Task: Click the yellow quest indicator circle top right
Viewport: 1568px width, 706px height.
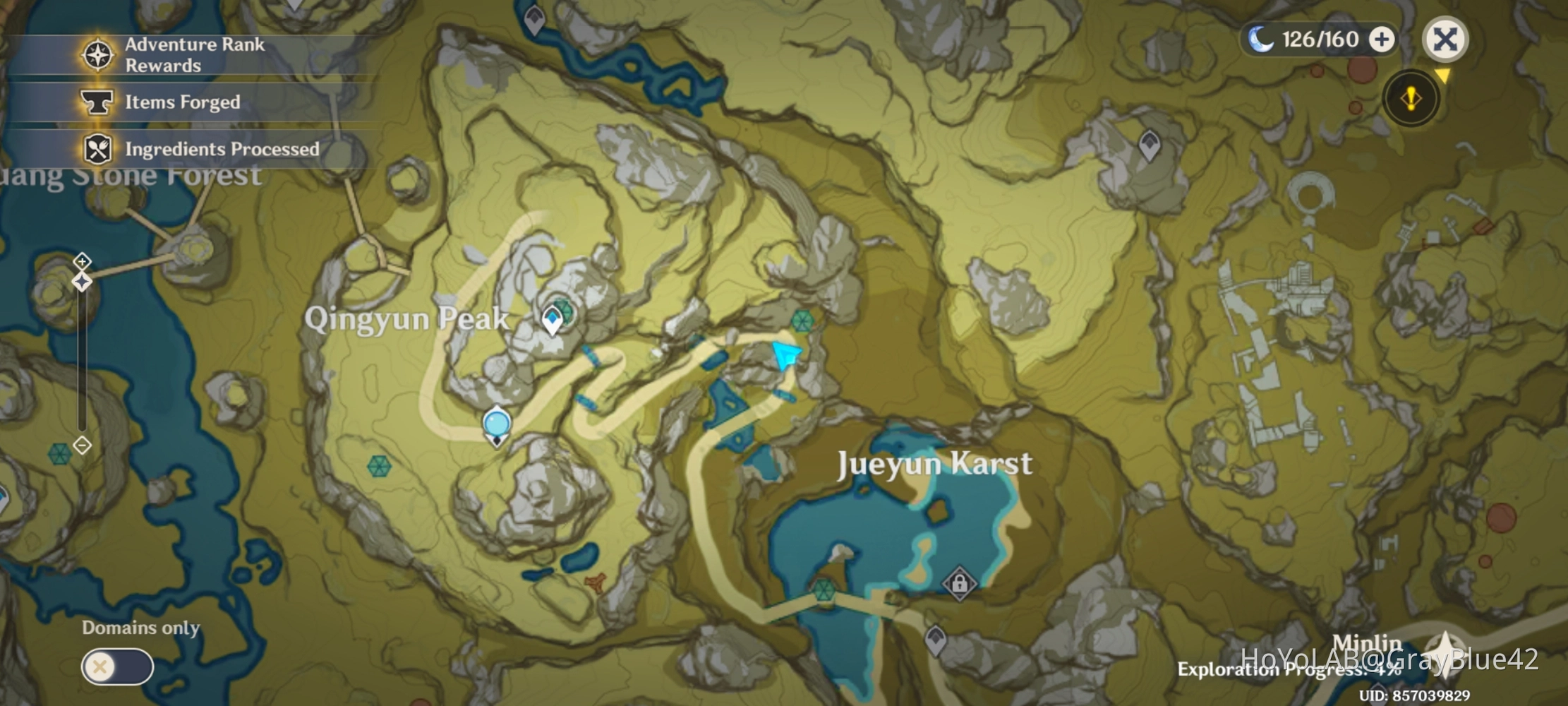Action: pyautogui.click(x=1410, y=99)
